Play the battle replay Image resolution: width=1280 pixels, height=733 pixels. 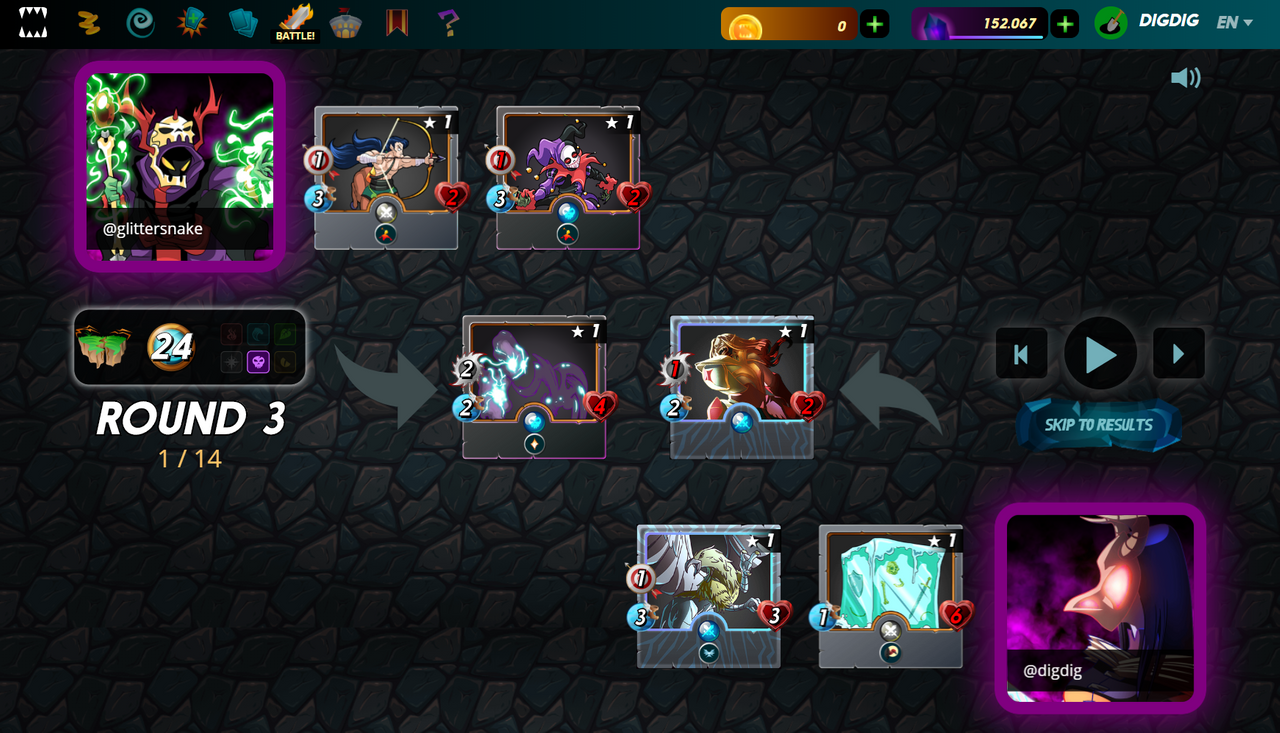point(1100,354)
